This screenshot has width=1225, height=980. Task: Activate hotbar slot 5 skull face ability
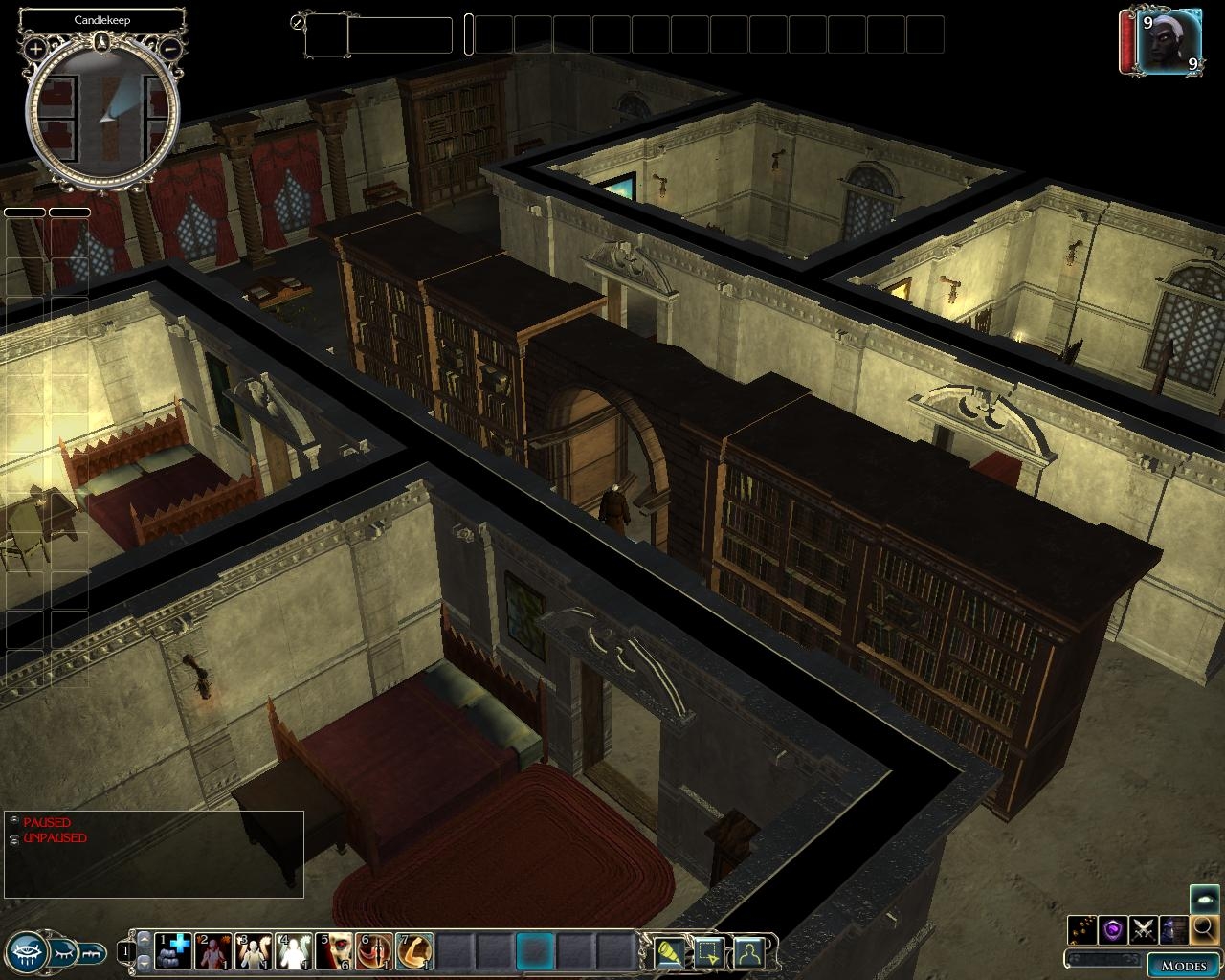click(x=335, y=952)
